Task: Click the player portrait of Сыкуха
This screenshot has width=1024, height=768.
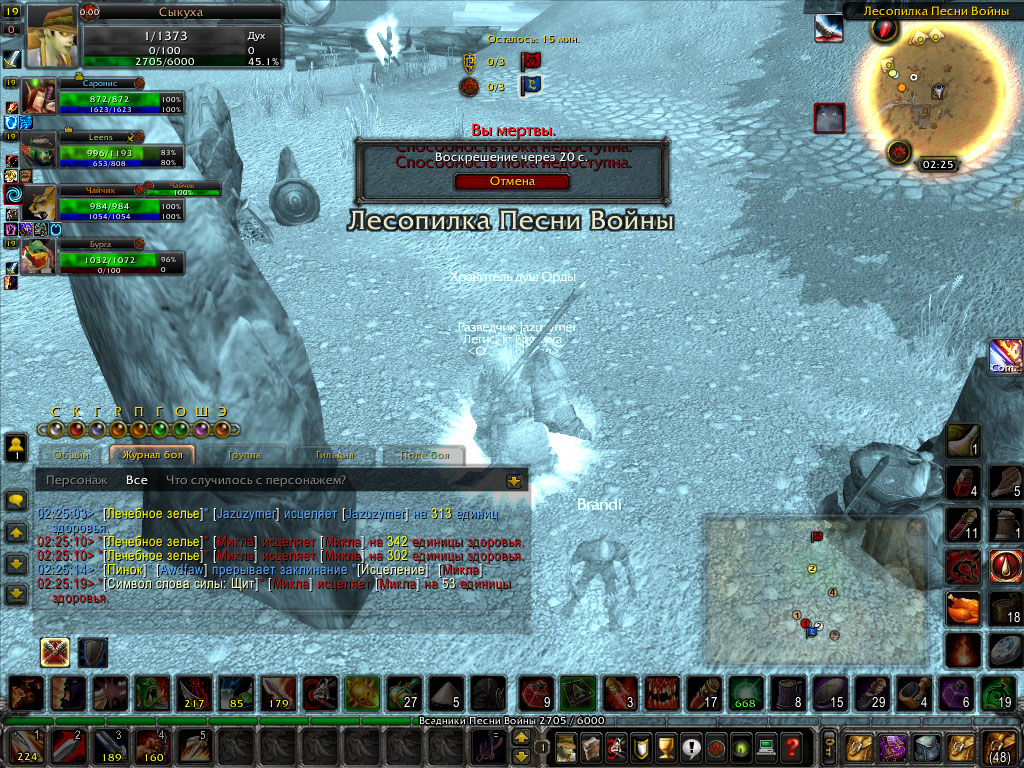Action: pyautogui.click(x=51, y=35)
